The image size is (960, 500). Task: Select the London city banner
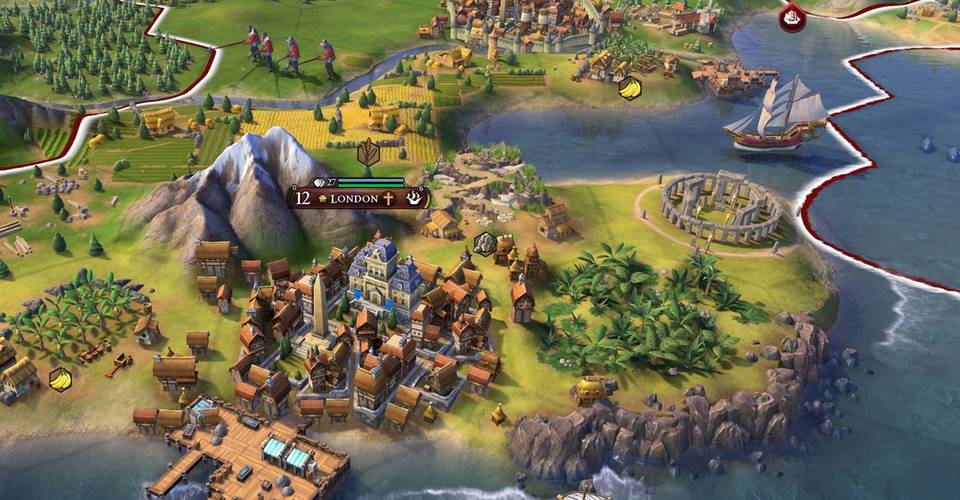[x=354, y=198]
